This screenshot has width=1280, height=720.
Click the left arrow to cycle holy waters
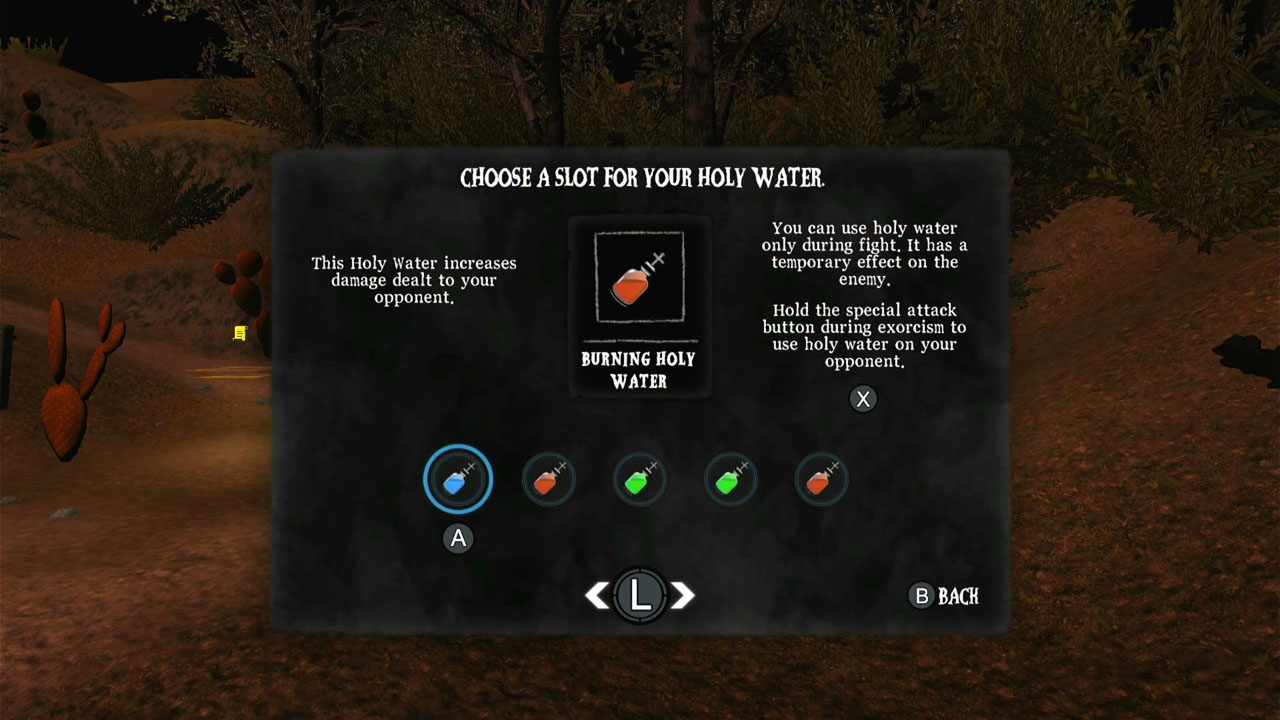[597, 594]
